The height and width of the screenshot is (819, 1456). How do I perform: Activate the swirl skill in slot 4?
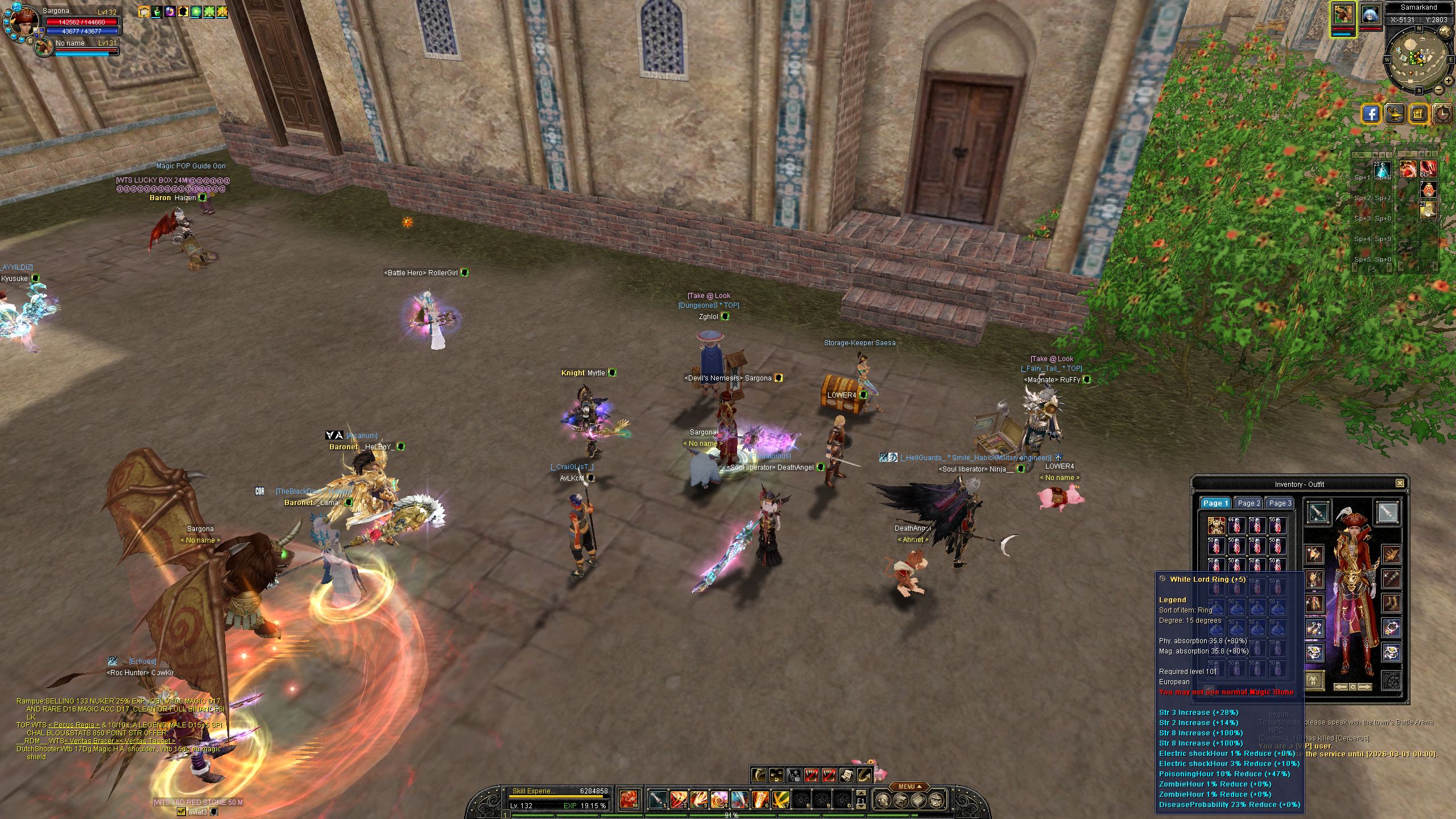[x=718, y=800]
